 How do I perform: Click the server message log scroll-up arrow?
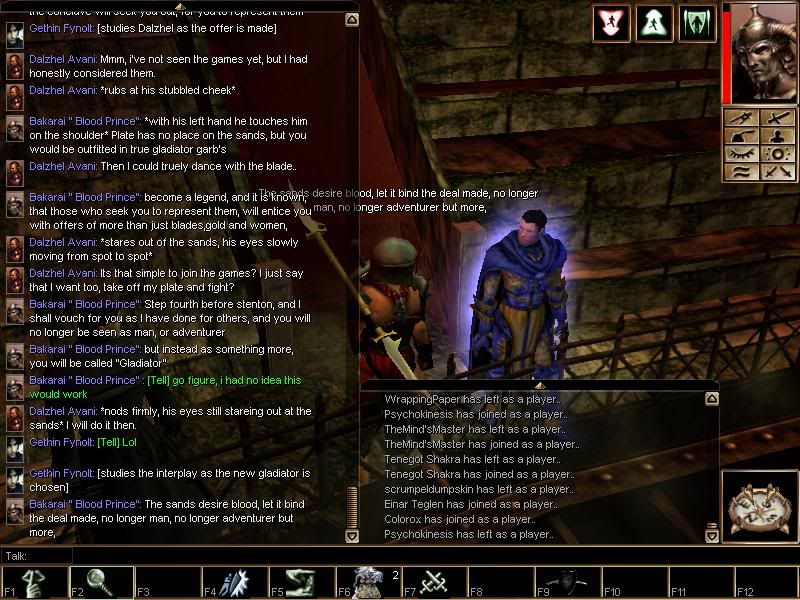pyautogui.click(x=712, y=399)
